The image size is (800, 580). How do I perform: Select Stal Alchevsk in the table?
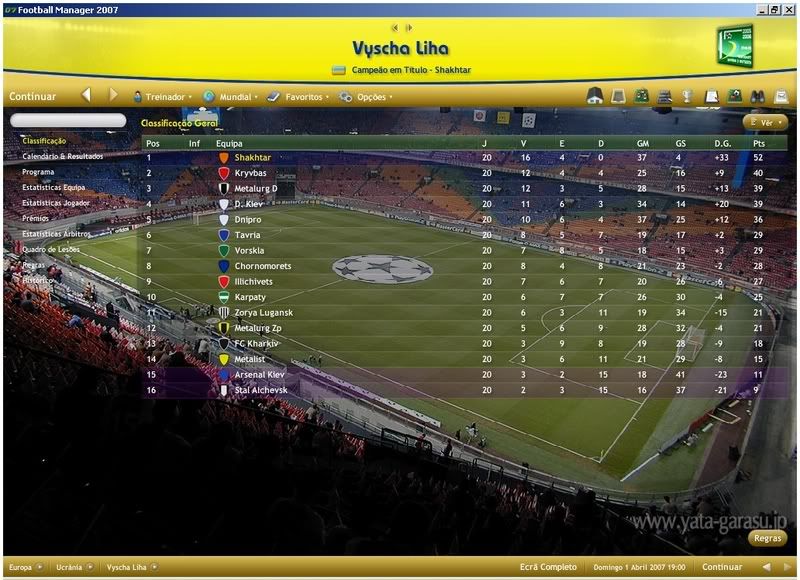(x=260, y=390)
